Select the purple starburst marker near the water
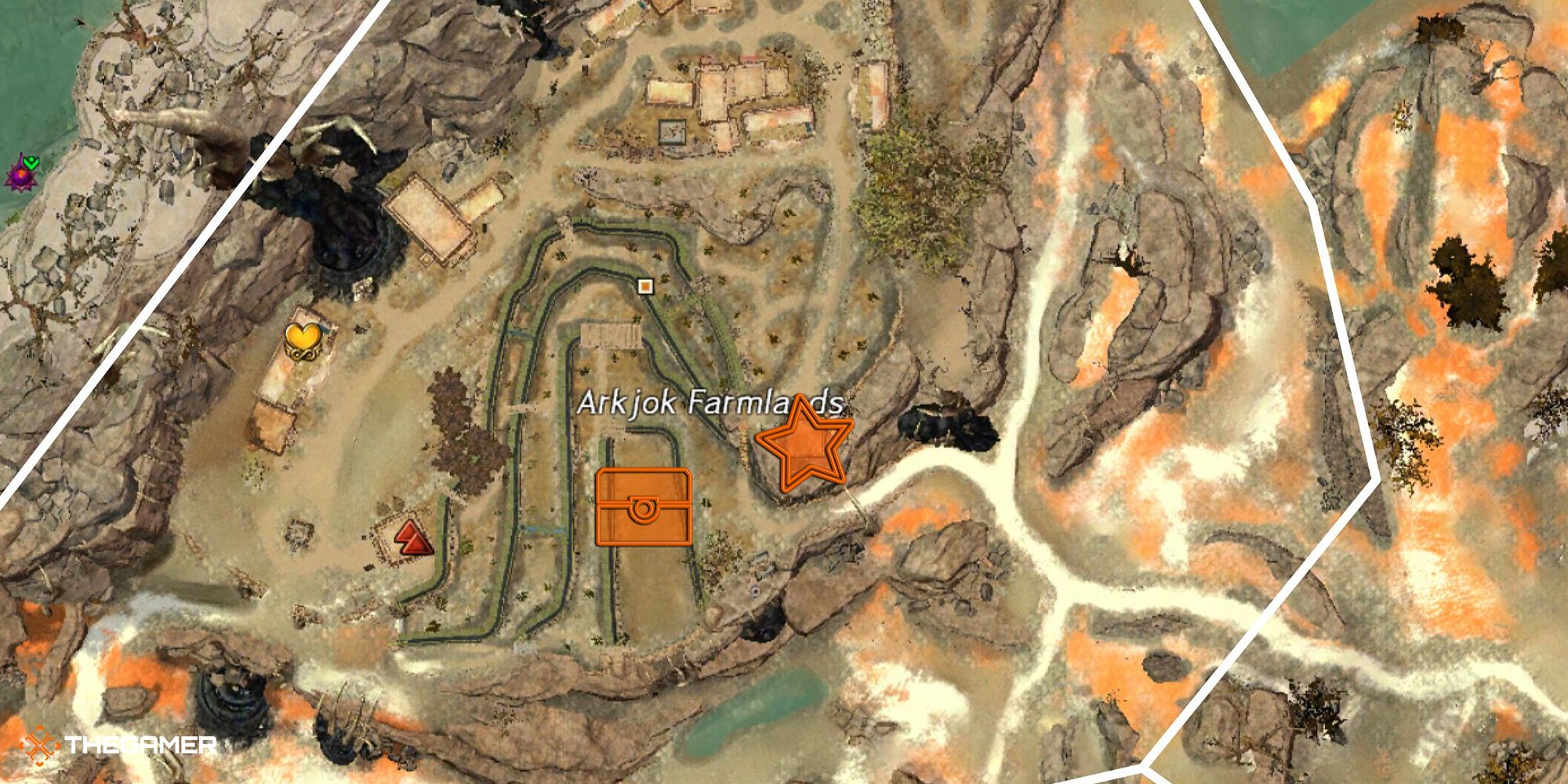Image resolution: width=1568 pixels, height=784 pixels. click(x=20, y=175)
